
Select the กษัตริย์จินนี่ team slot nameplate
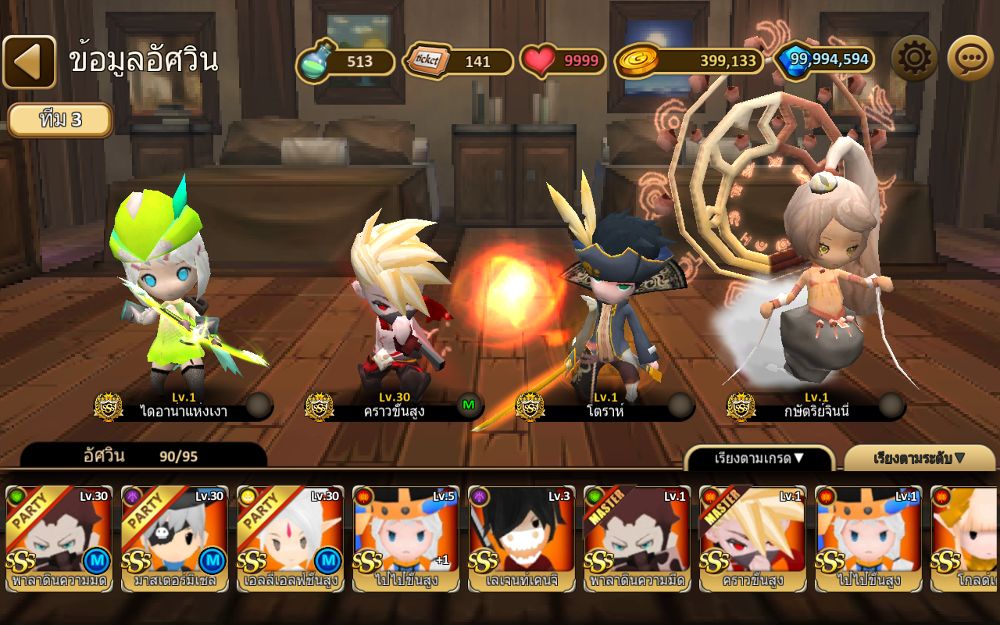(816, 406)
